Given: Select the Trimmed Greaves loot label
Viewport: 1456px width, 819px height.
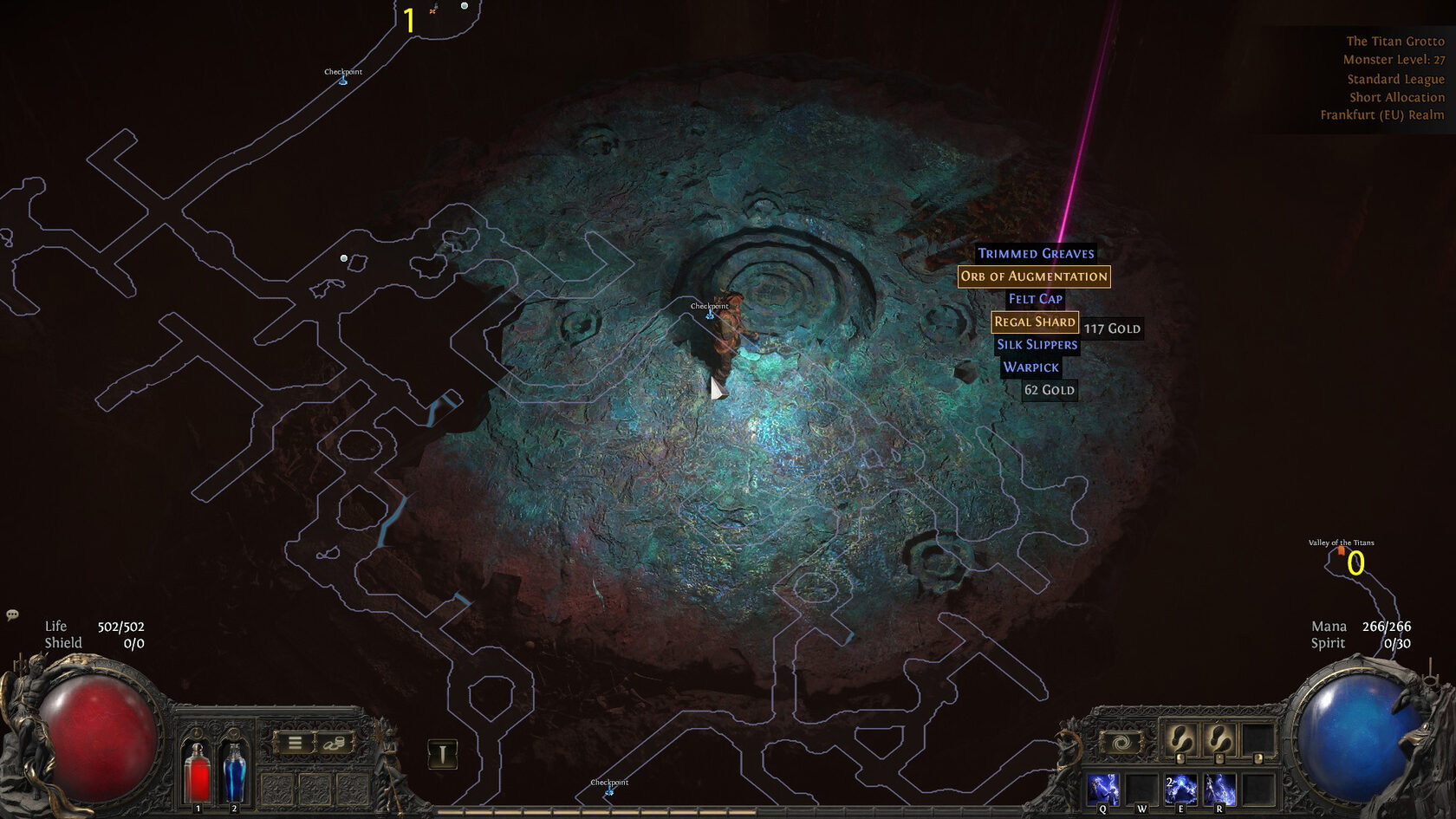Looking at the screenshot, I should pyautogui.click(x=1036, y=254).
